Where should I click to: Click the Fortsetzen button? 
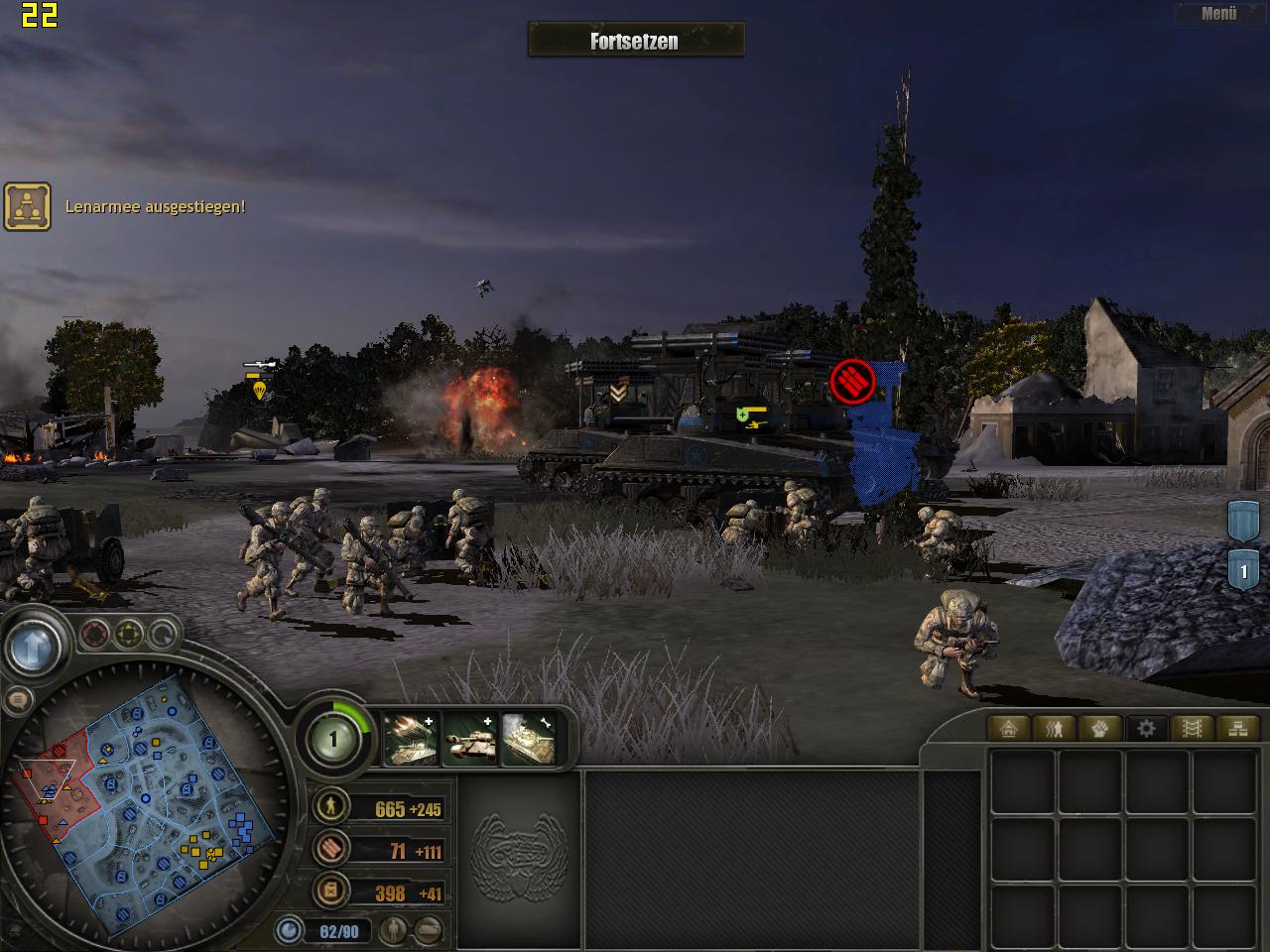click(635, 41)
